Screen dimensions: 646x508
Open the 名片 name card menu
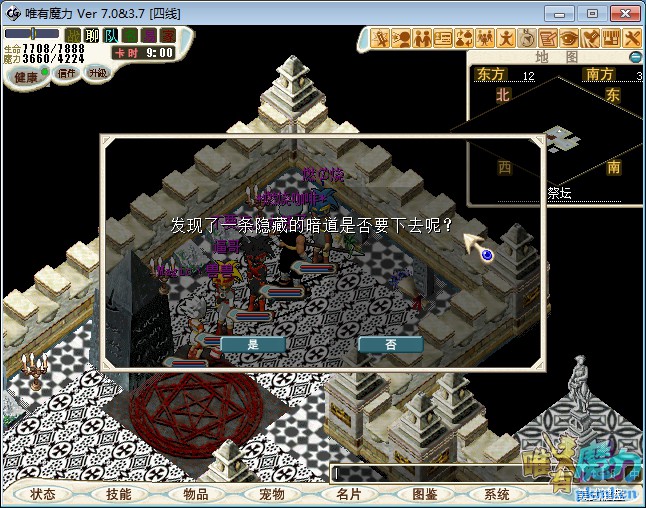[347, 494]
